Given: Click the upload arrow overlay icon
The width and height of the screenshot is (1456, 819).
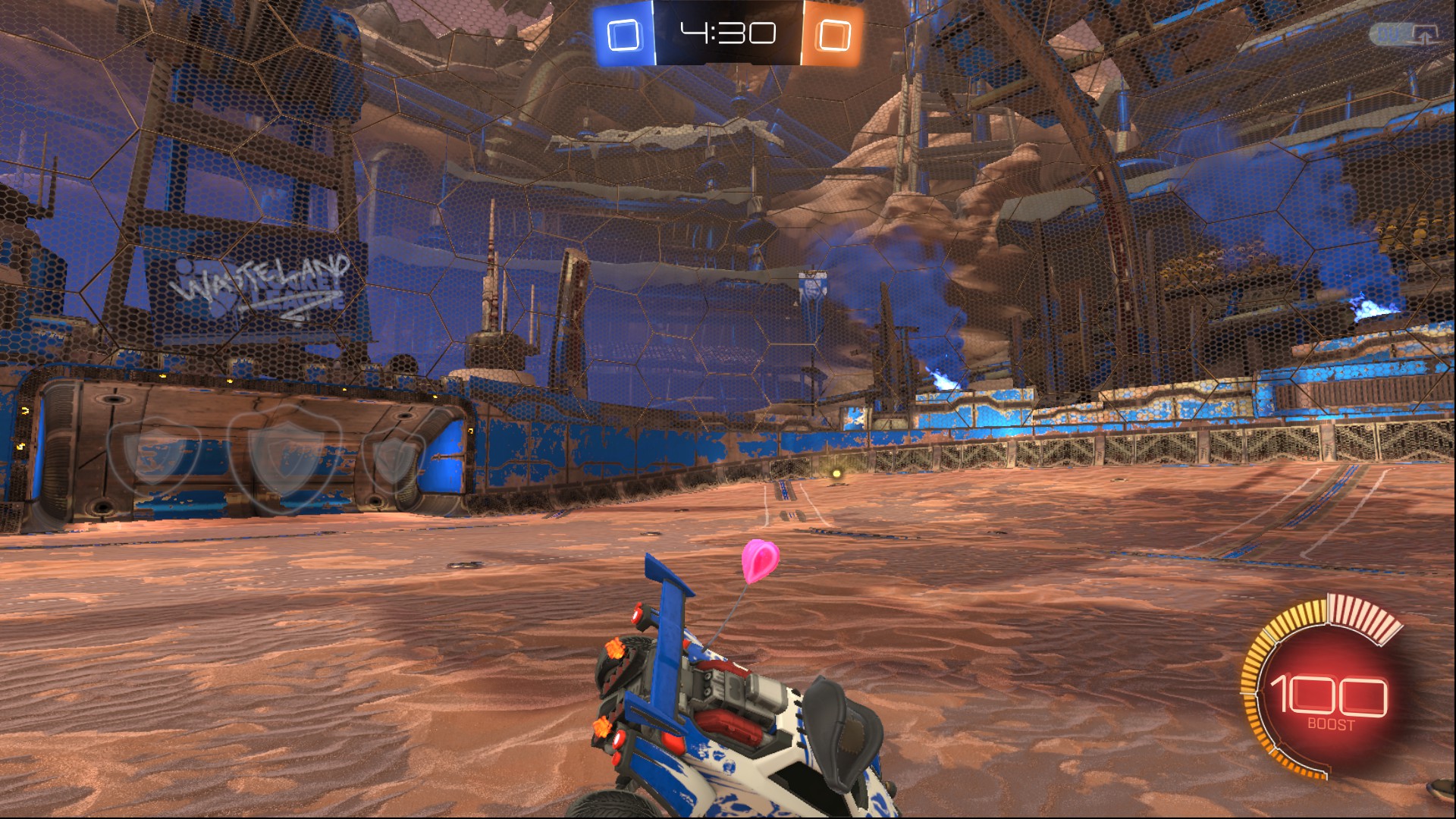Looking at the screenshot, I should 1425,34.
